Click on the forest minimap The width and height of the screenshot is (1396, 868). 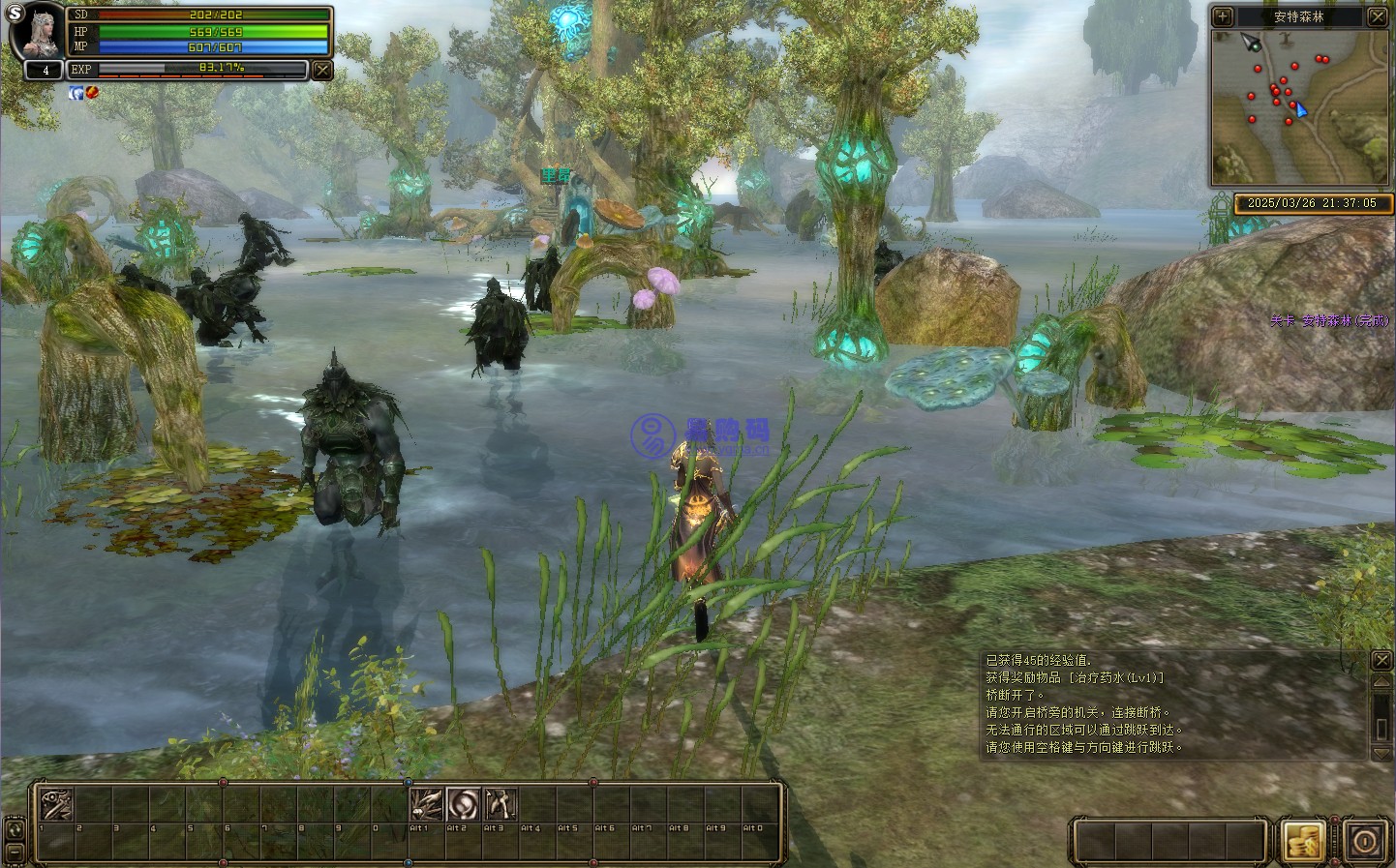point(1299,106)
